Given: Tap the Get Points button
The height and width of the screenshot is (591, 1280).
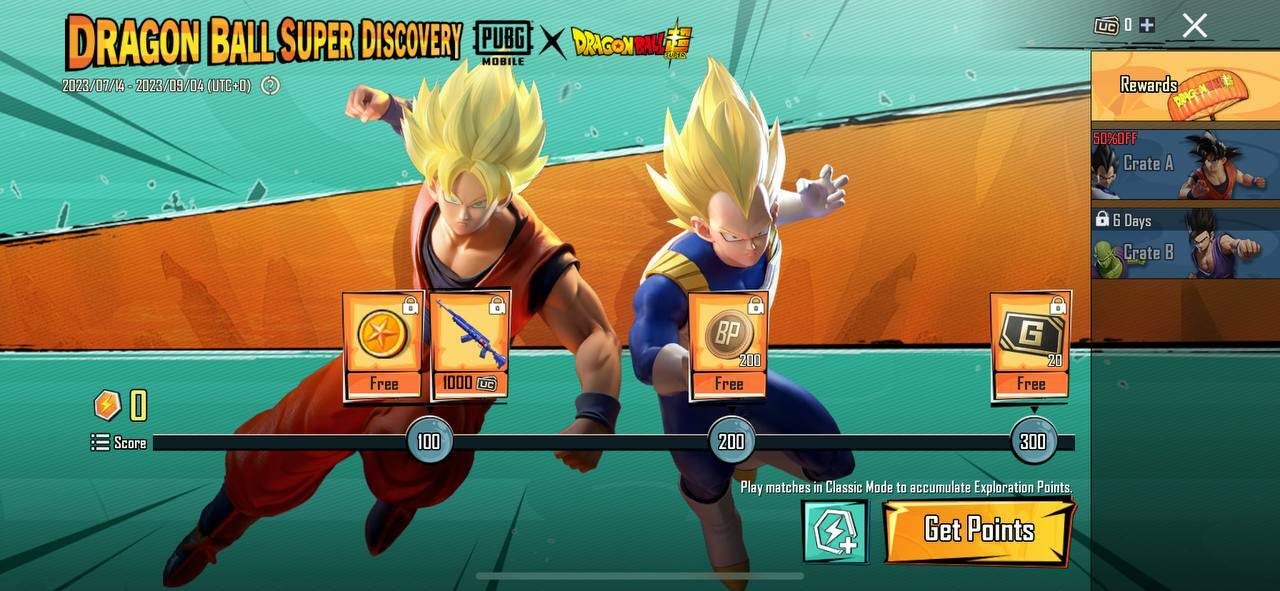Looking at the screenshot, I should [x=978, y=530].
